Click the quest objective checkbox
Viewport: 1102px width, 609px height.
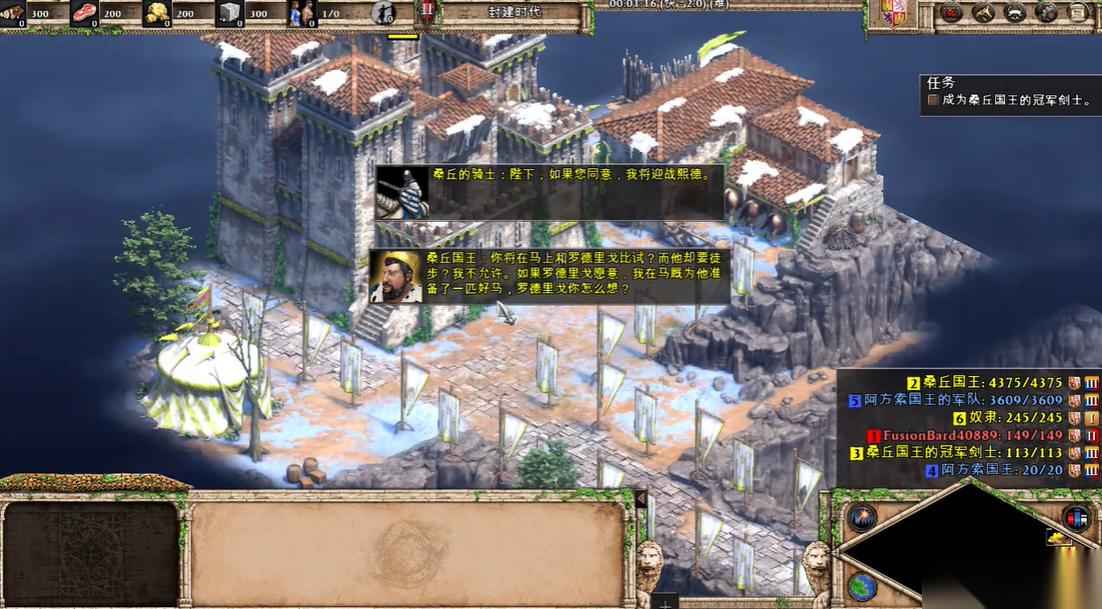click(x=933, y=100)
